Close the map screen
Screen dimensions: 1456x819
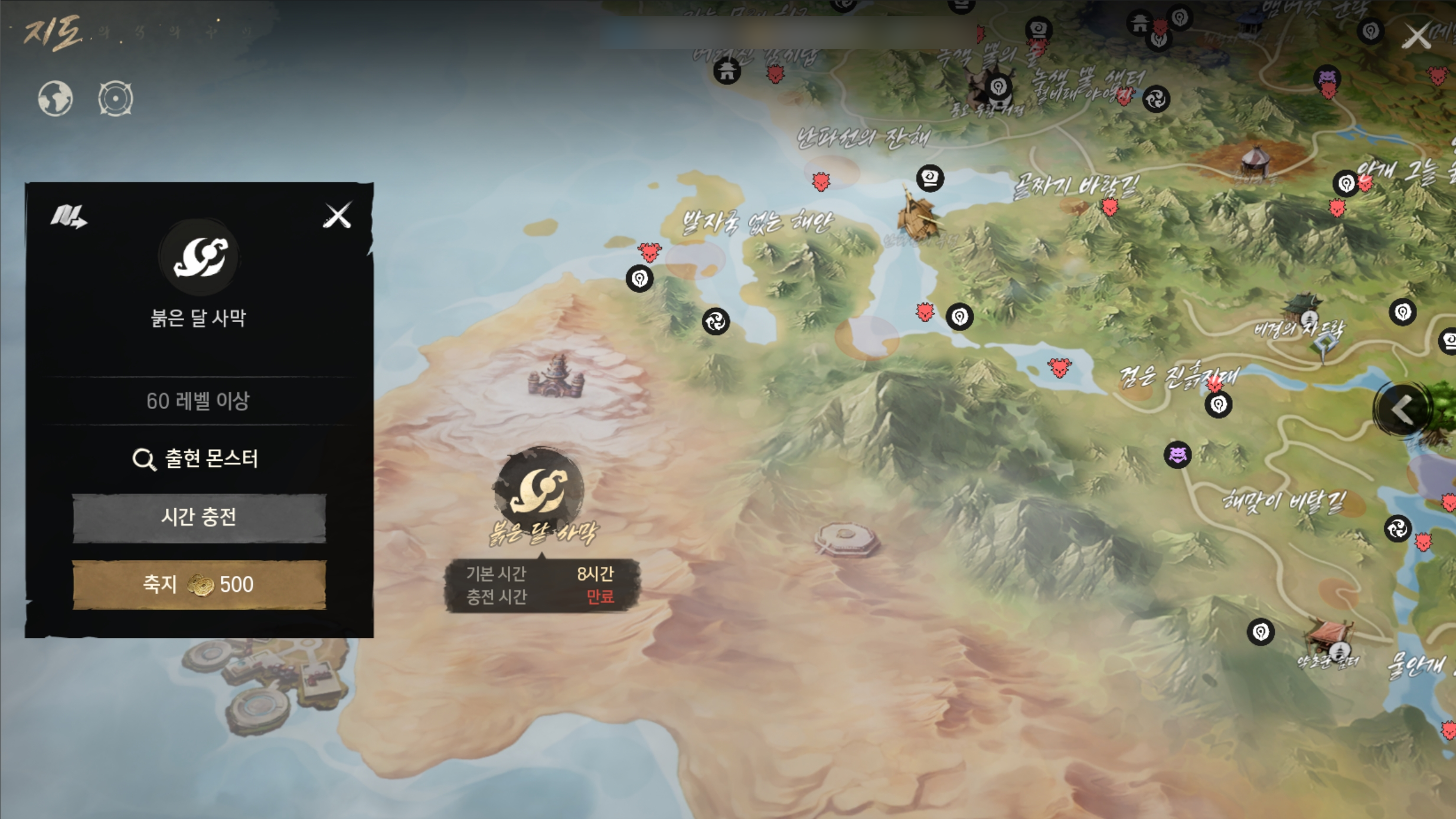pyautogui.click(x=1416, y=37)
